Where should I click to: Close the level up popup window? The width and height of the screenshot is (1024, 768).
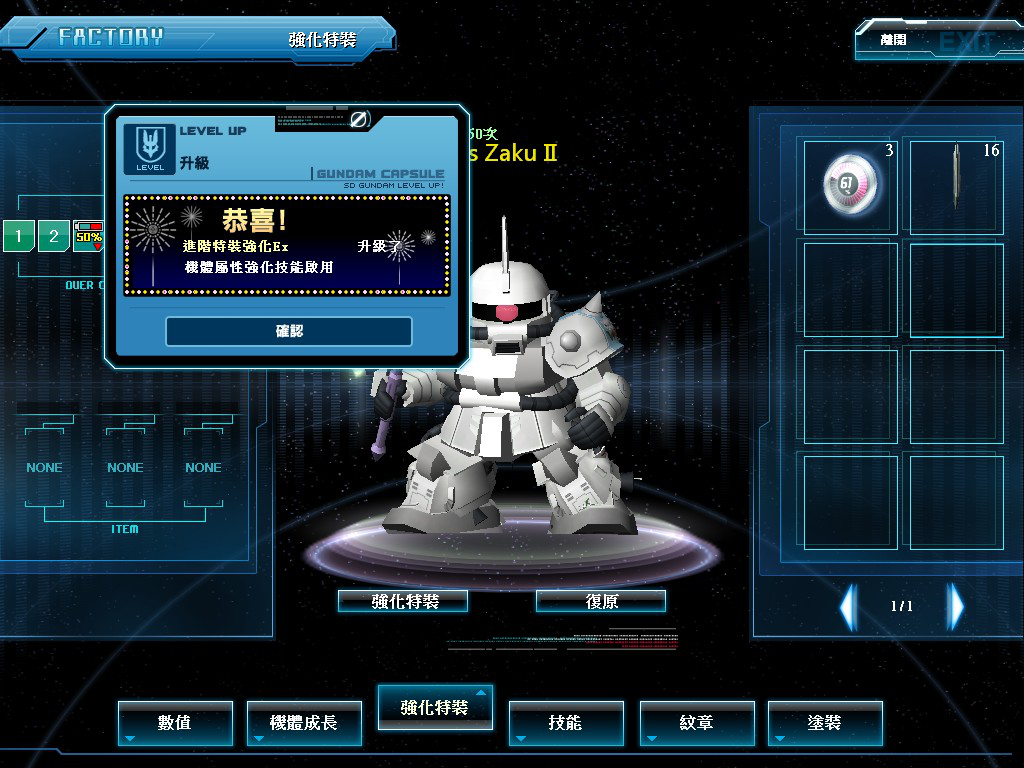(359, 121)
